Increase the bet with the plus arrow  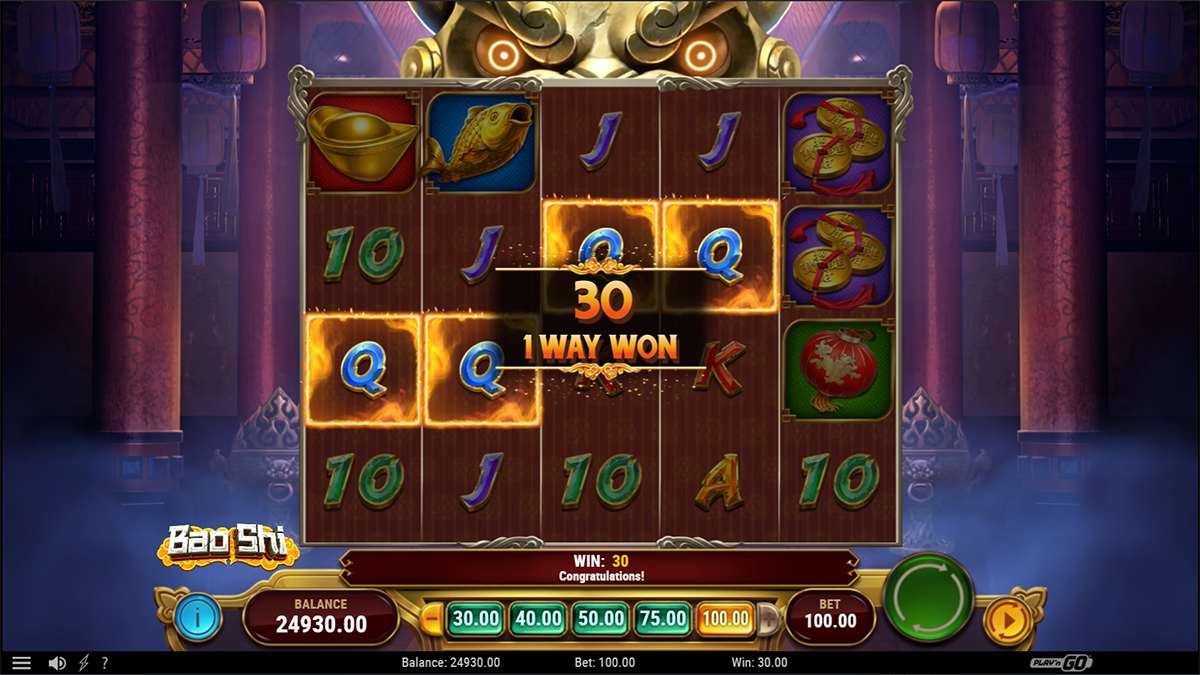click(x=768, y=619)
